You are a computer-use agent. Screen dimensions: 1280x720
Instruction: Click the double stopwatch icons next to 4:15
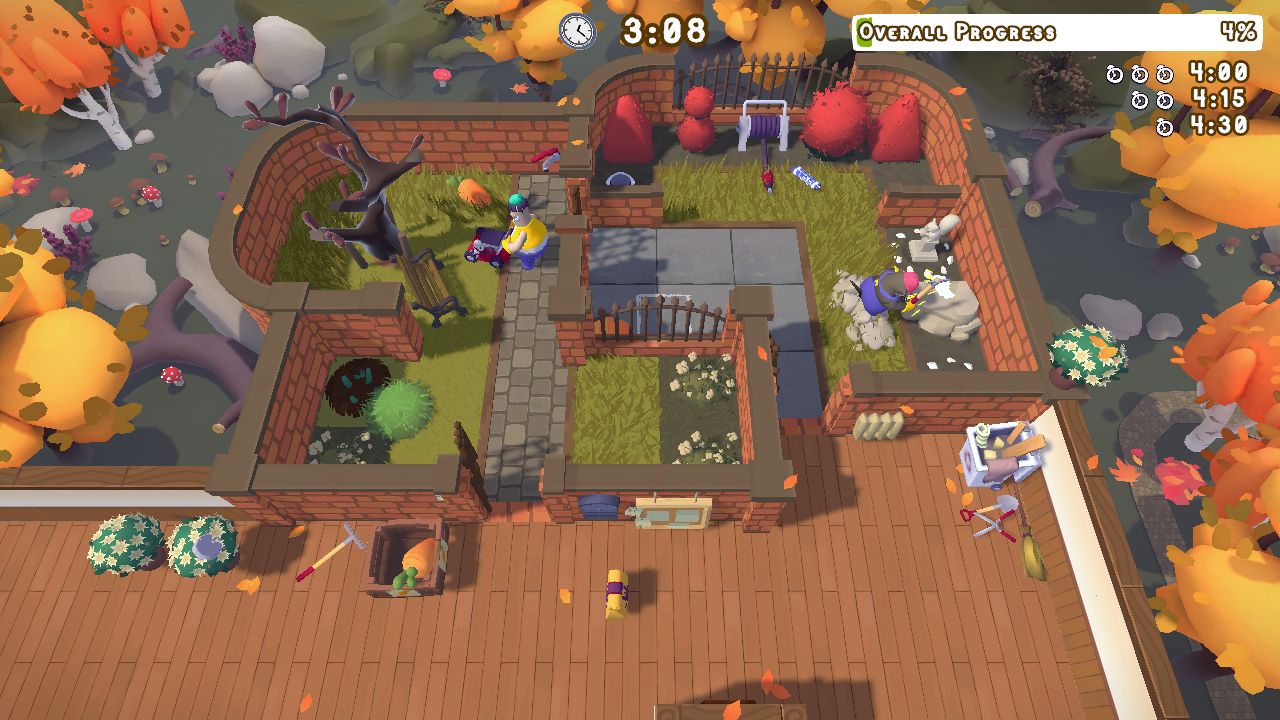(x=1154, y=99)
